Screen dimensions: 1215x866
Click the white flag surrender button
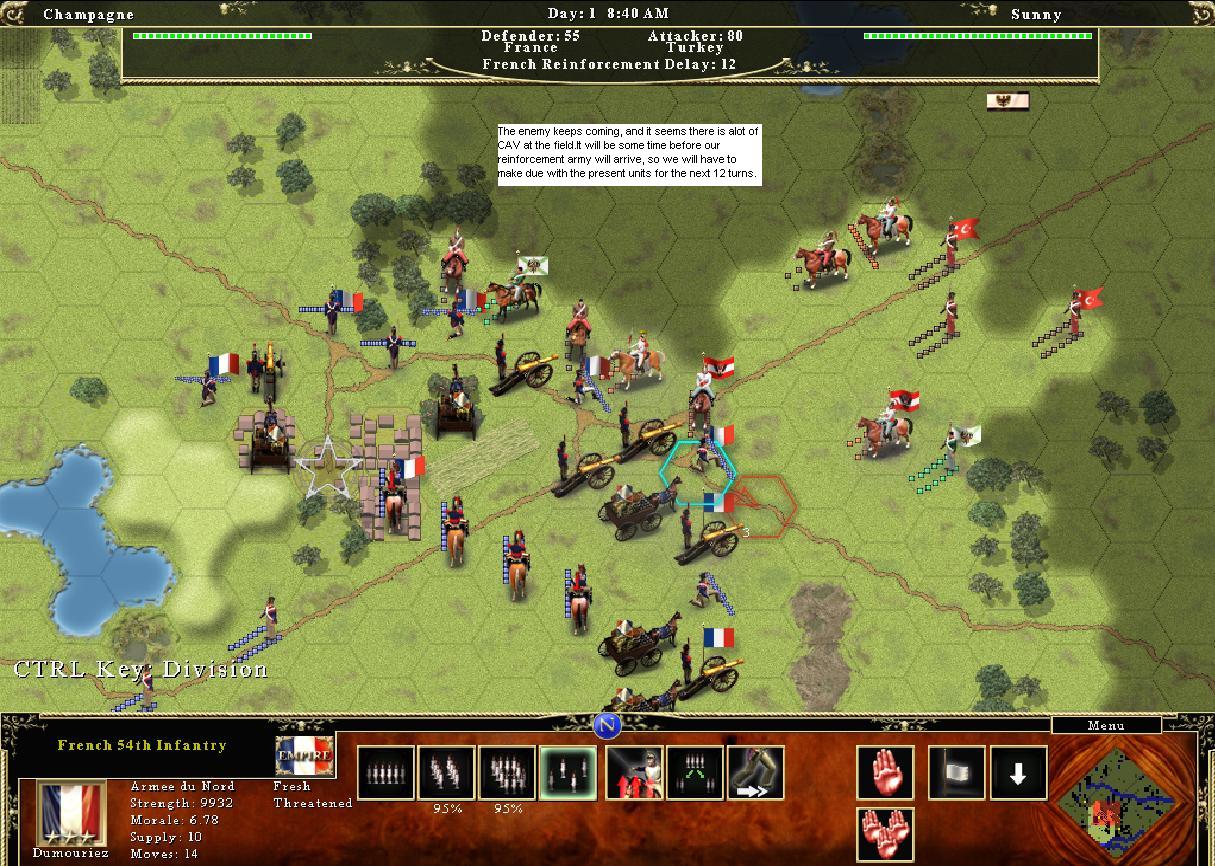click(956, 773)
